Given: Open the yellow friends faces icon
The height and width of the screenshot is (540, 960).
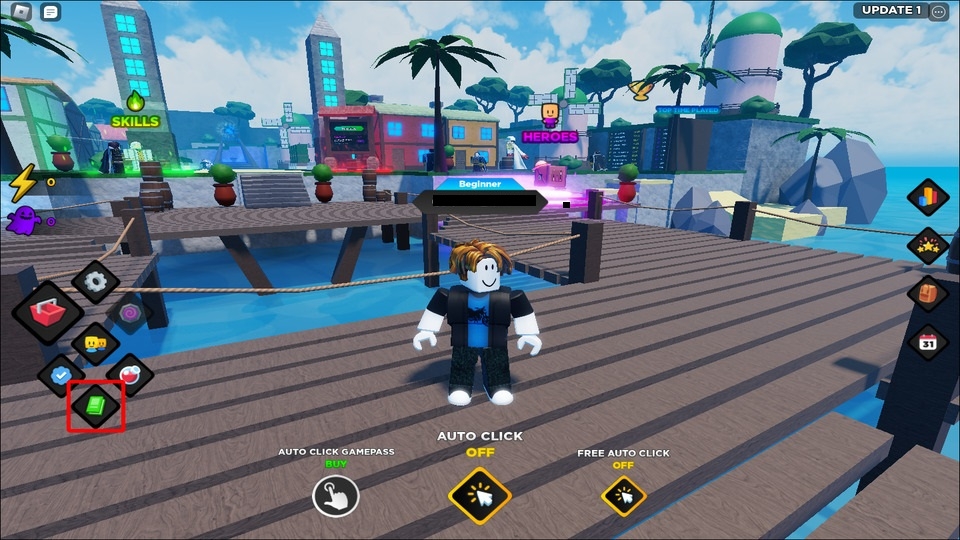Looking at the screenshot, I should tap(96, 344).
